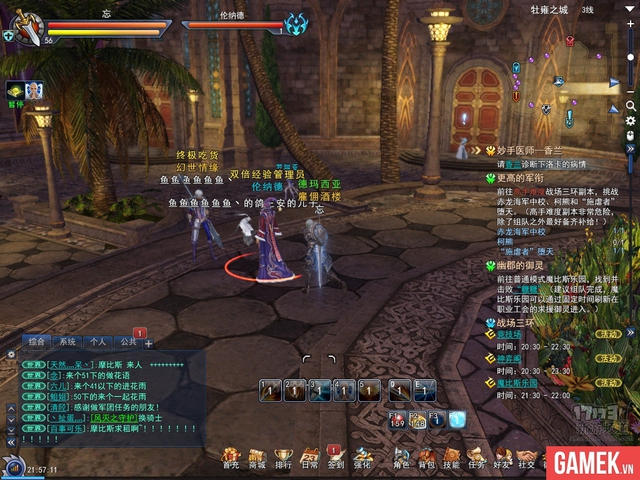Switch to the 系统 chat tab
Image resolution: width=640 pixels, height=480 pixels.
(x=68, y=342)
